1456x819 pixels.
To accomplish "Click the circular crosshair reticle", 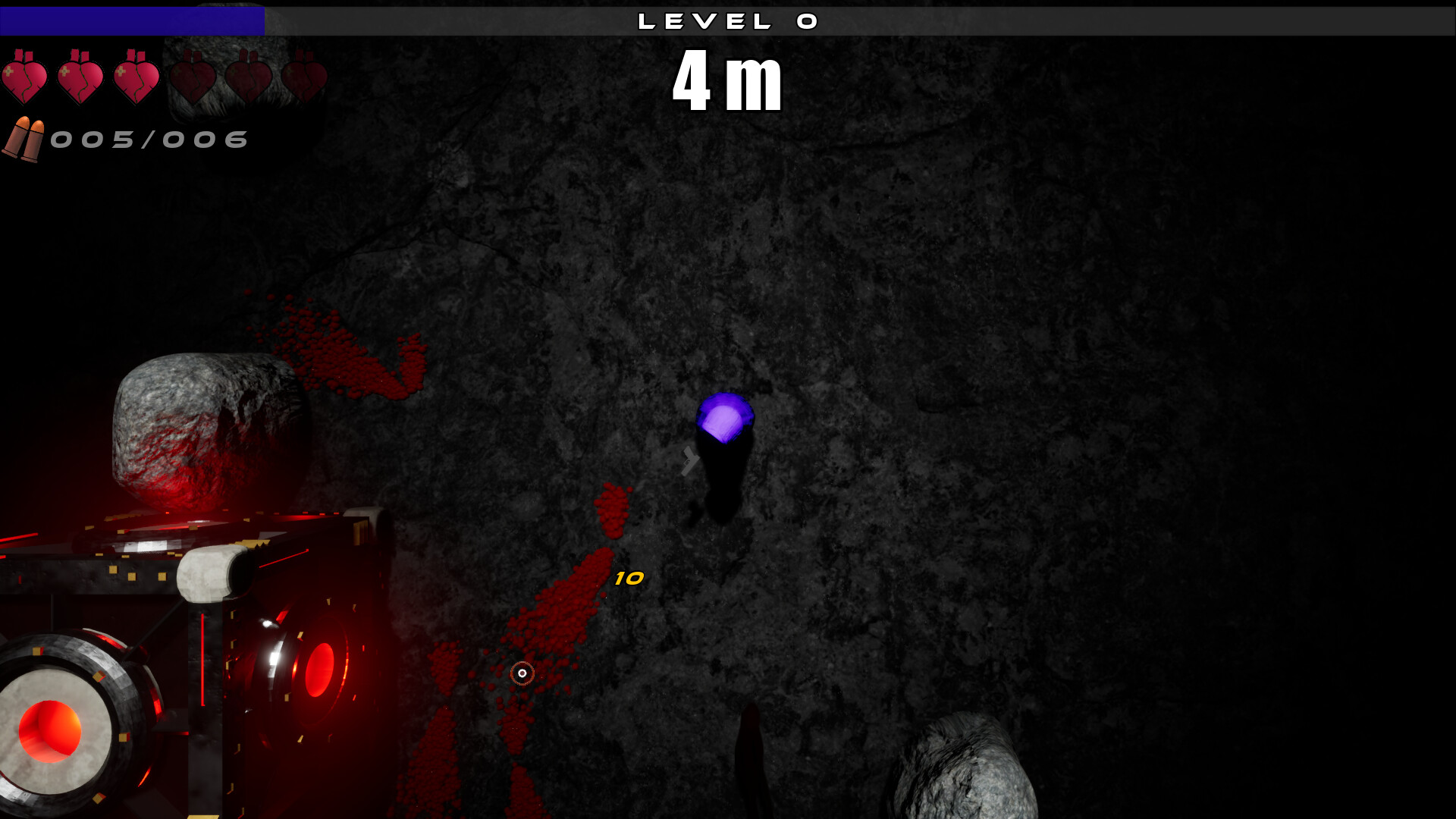I will pyautogui.click(x=522, y=672).
